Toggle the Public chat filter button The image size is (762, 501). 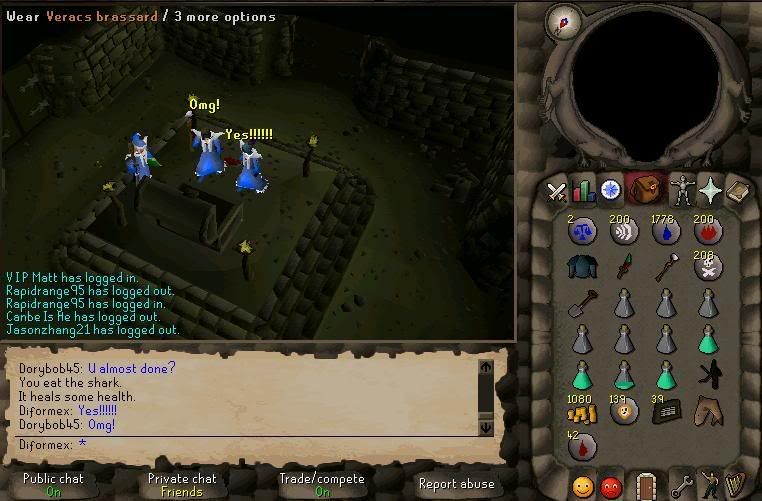(x=54, y=484)
